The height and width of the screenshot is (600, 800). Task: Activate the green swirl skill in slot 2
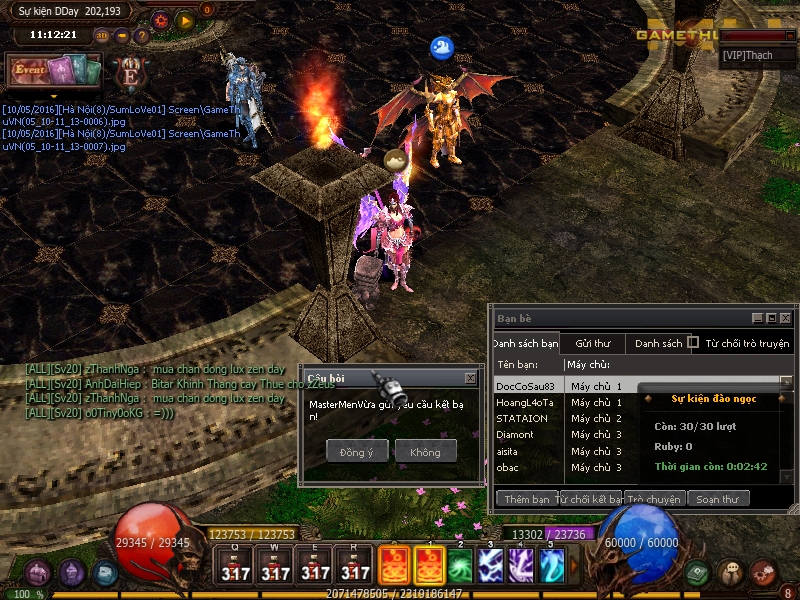[460, 565]
